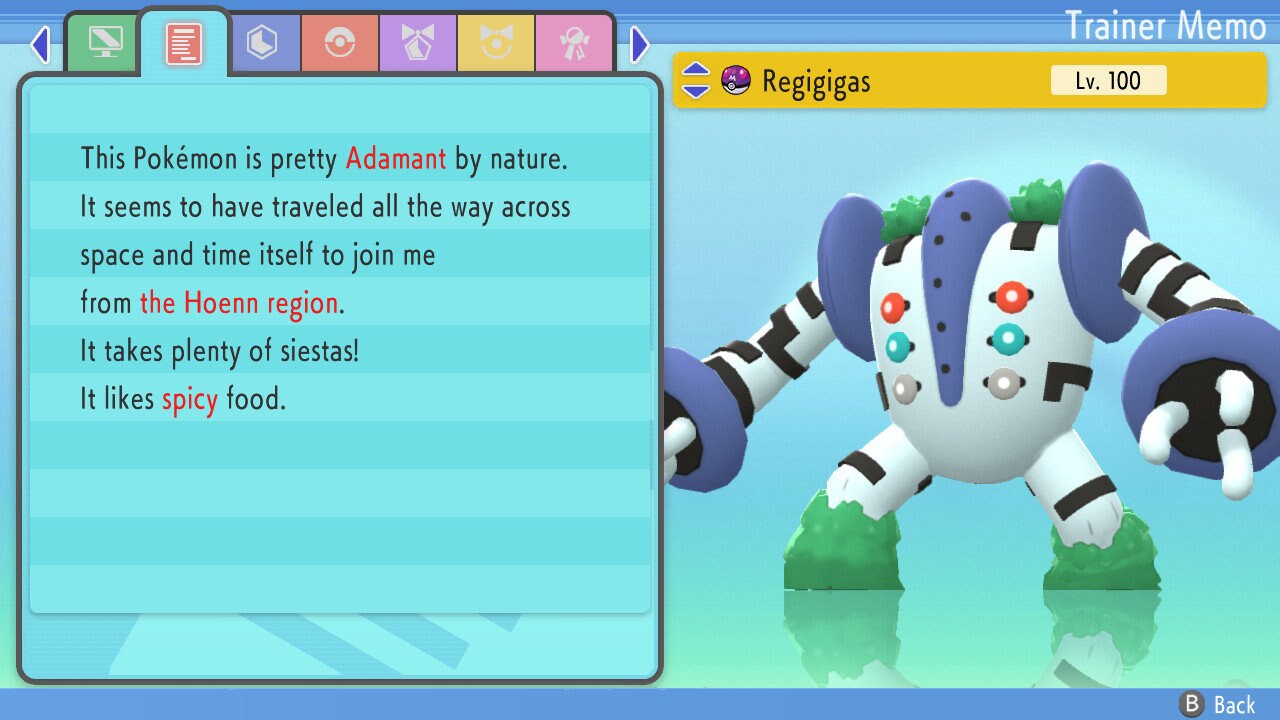Open the blue hexagon stats tab

click(x=262, y=43)
